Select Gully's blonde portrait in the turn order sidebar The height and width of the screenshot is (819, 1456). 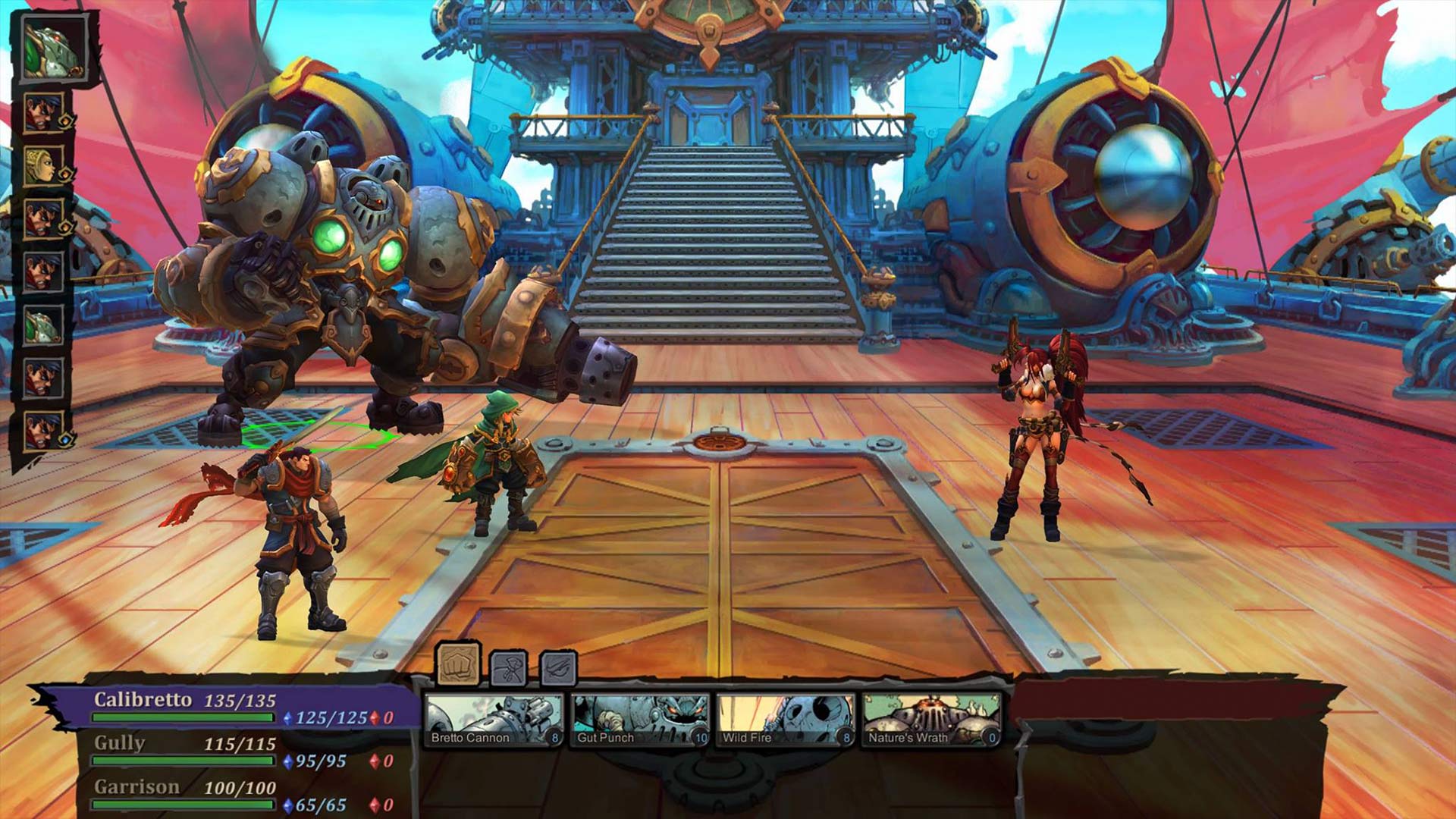(45, 164)
